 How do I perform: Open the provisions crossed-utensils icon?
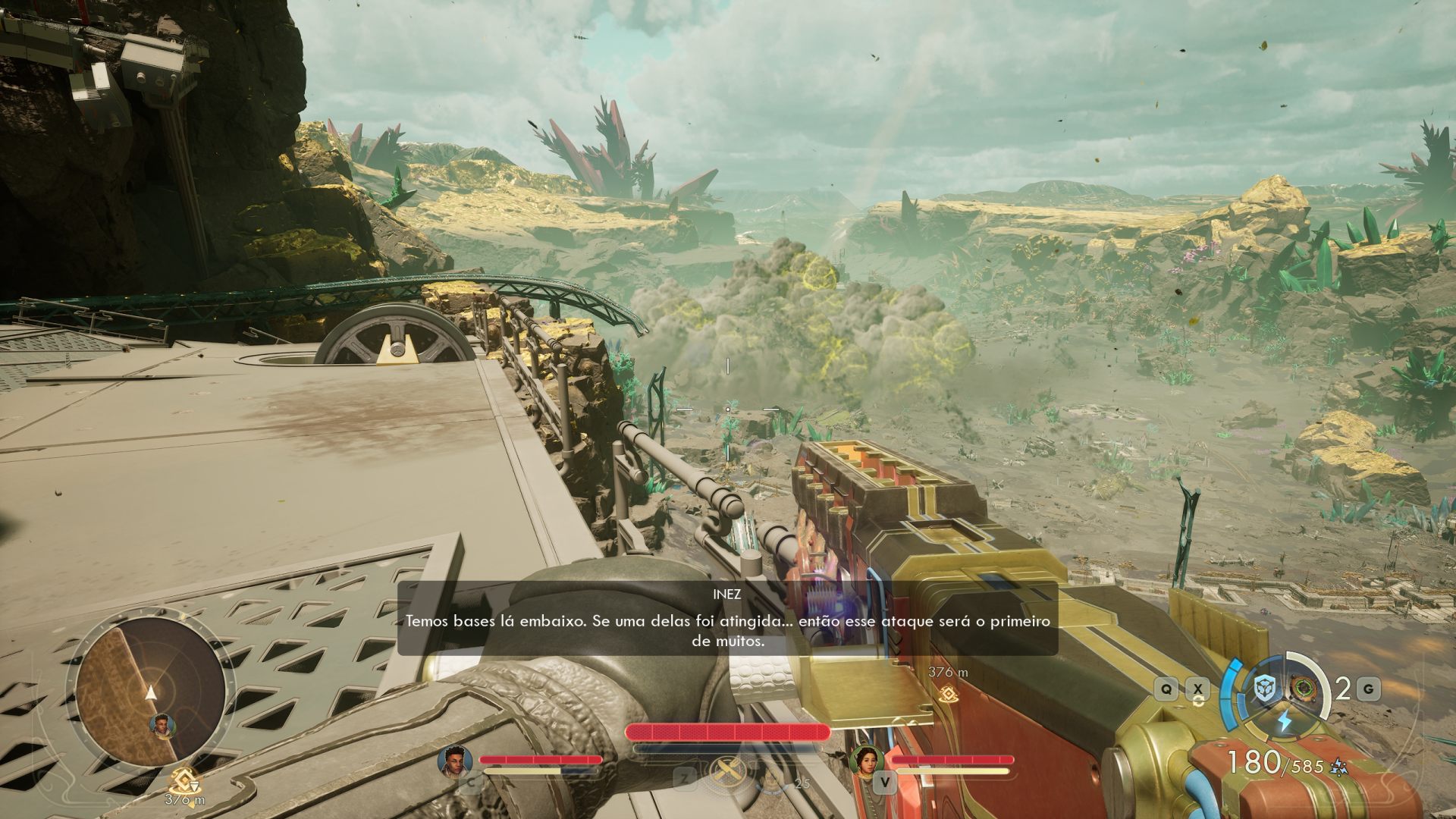pyautogui.click(x=727, y=772)
